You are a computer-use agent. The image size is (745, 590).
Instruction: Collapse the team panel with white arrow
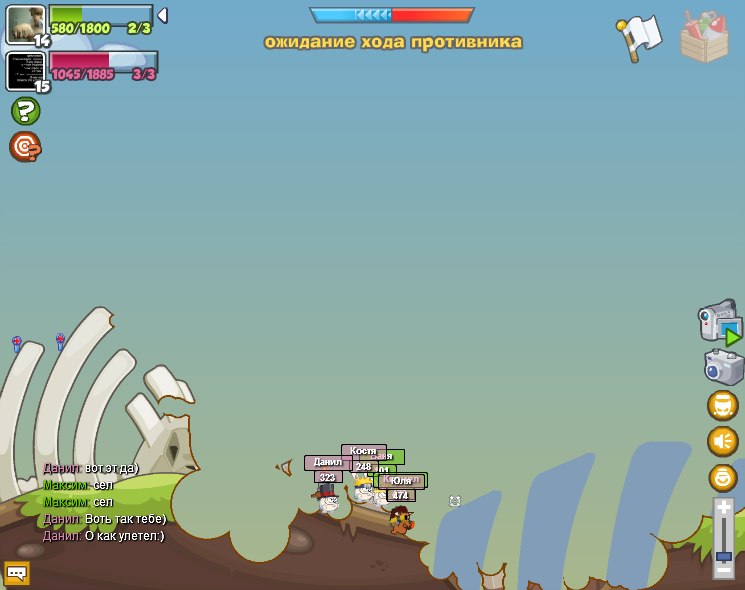(x=162, y=15)
